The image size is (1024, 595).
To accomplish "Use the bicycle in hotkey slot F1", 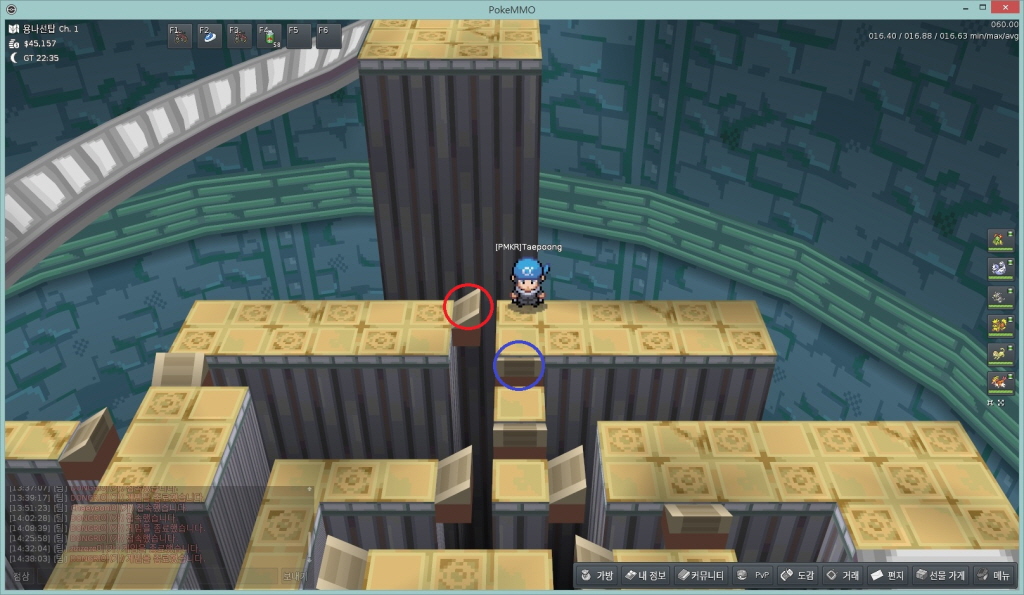I will pos(181,37).
